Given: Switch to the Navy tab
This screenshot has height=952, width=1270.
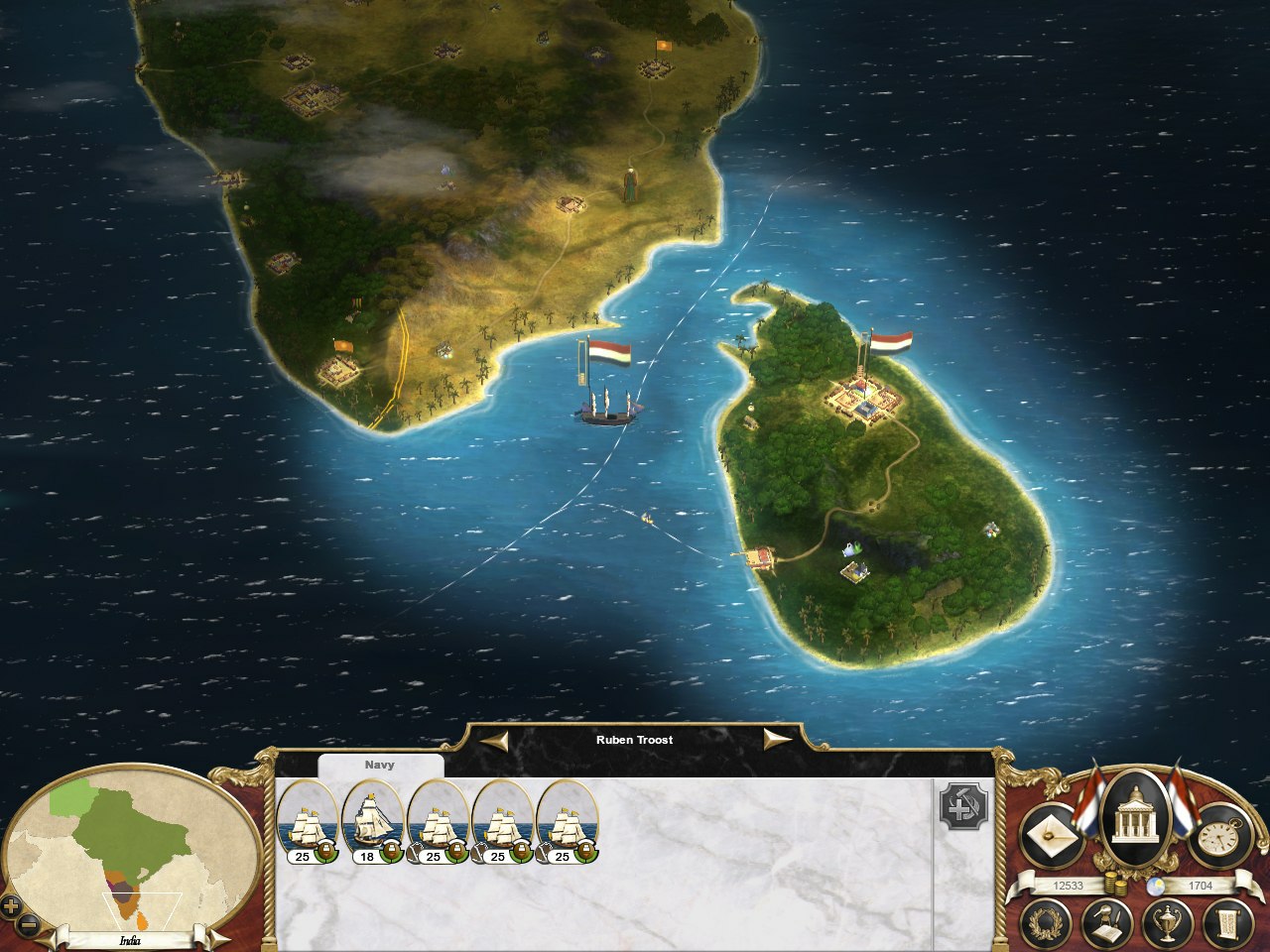Looking at the screenshot, I should (x=380, y=765).
